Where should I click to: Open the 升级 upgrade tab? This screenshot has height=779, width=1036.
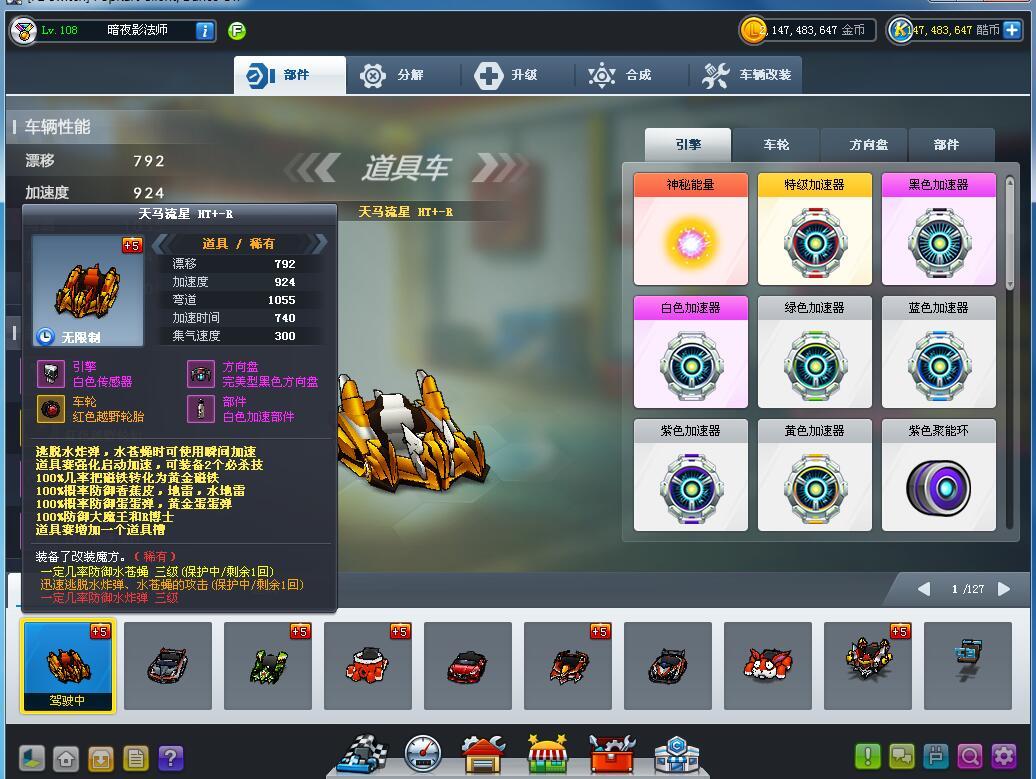pyautogui.click(x=506, y=75)
